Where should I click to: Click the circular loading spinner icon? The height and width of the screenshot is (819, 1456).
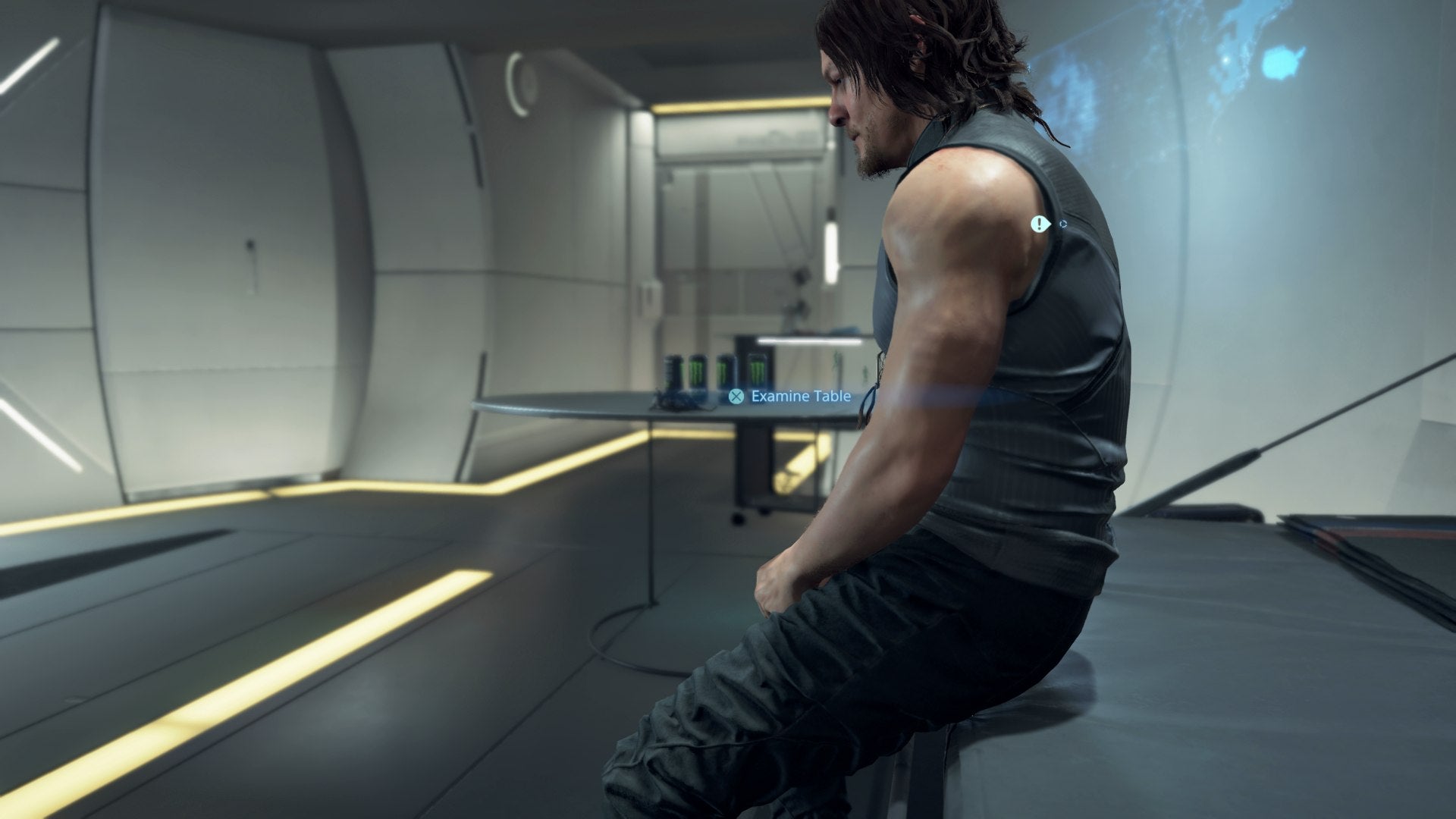coord(1062,223)
